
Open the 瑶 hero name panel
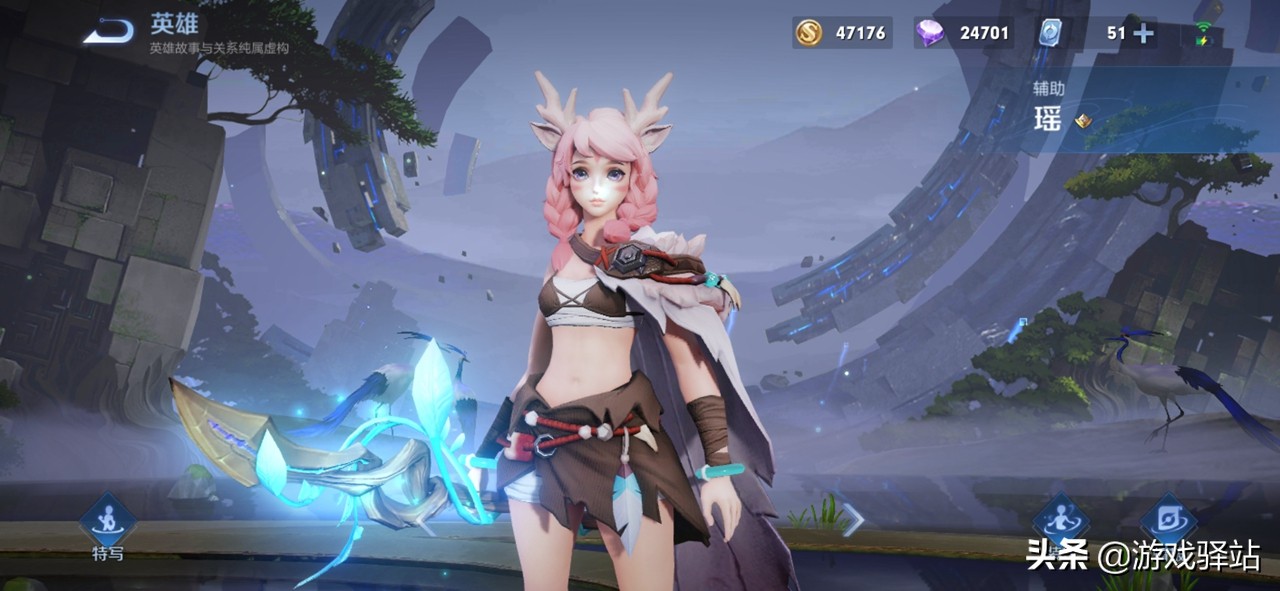1050,121
